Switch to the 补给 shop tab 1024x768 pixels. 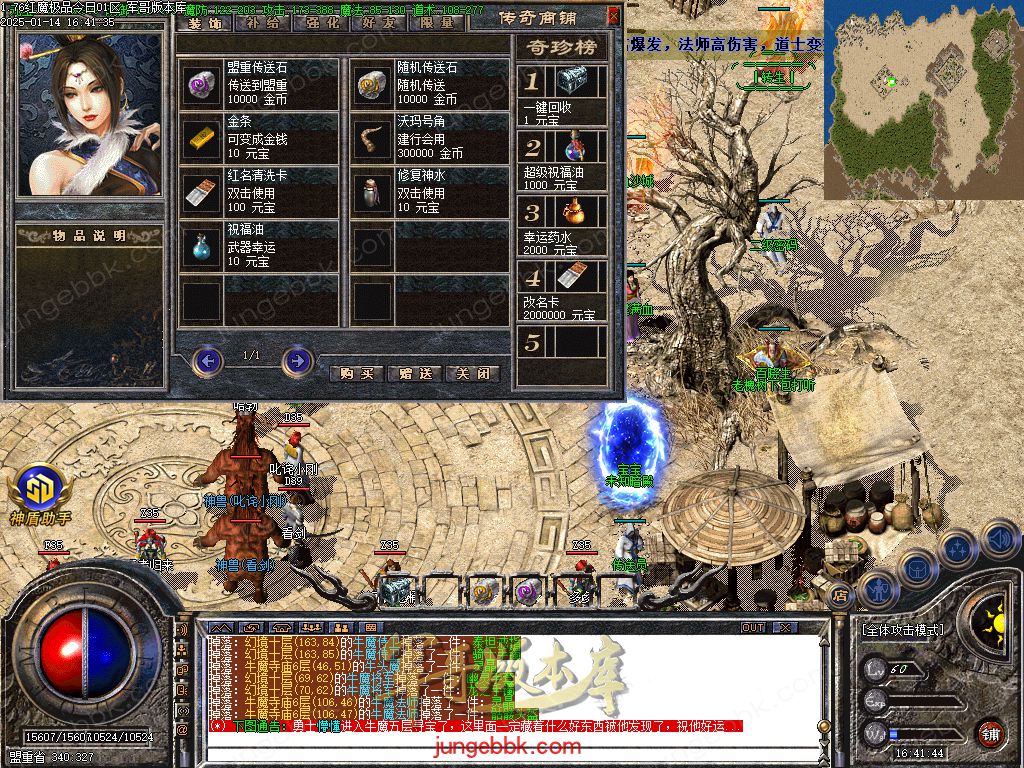point(262,20)
